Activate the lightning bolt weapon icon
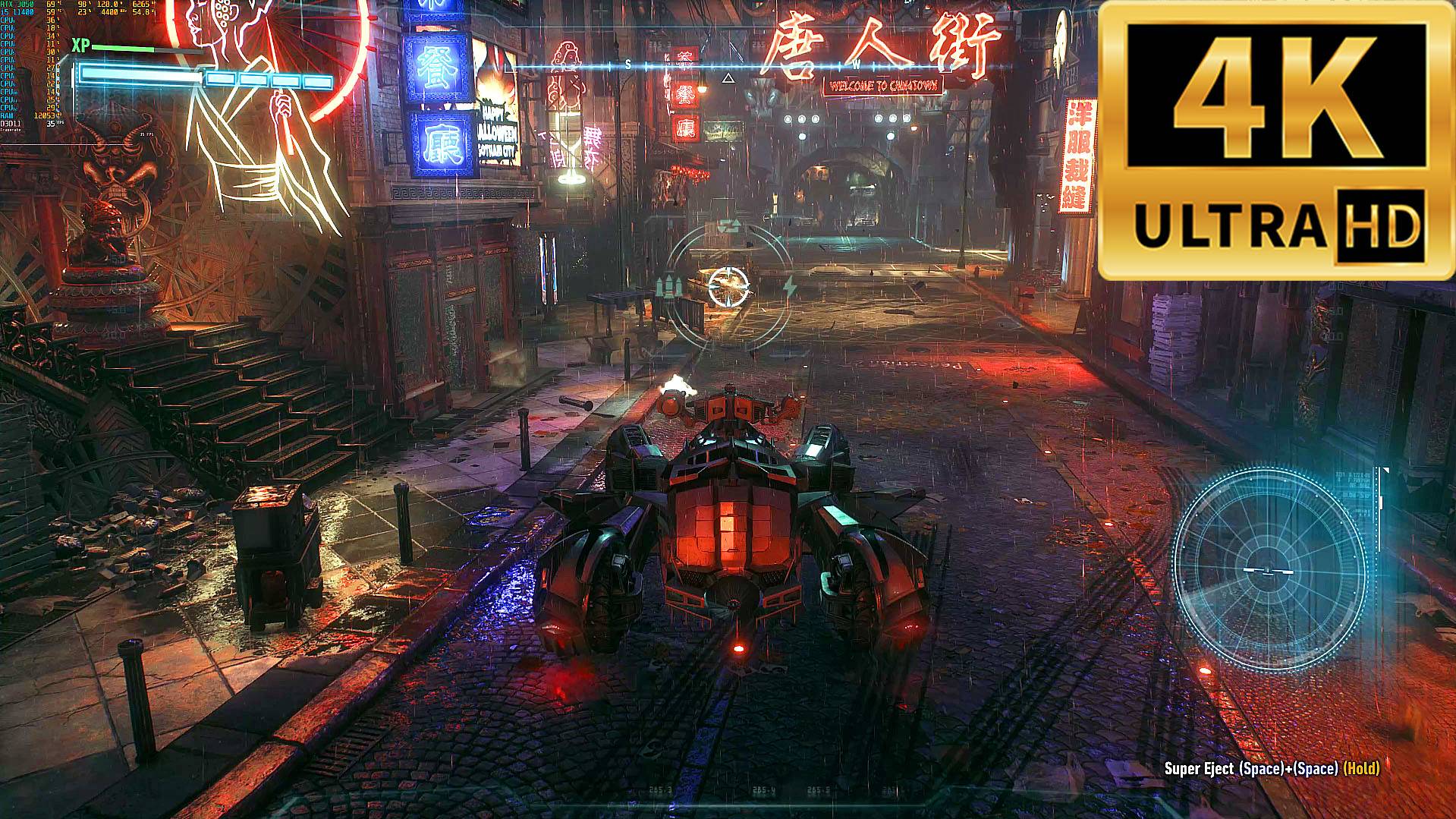Screen dimensions: 1456x819 click(x=789, y=287)
